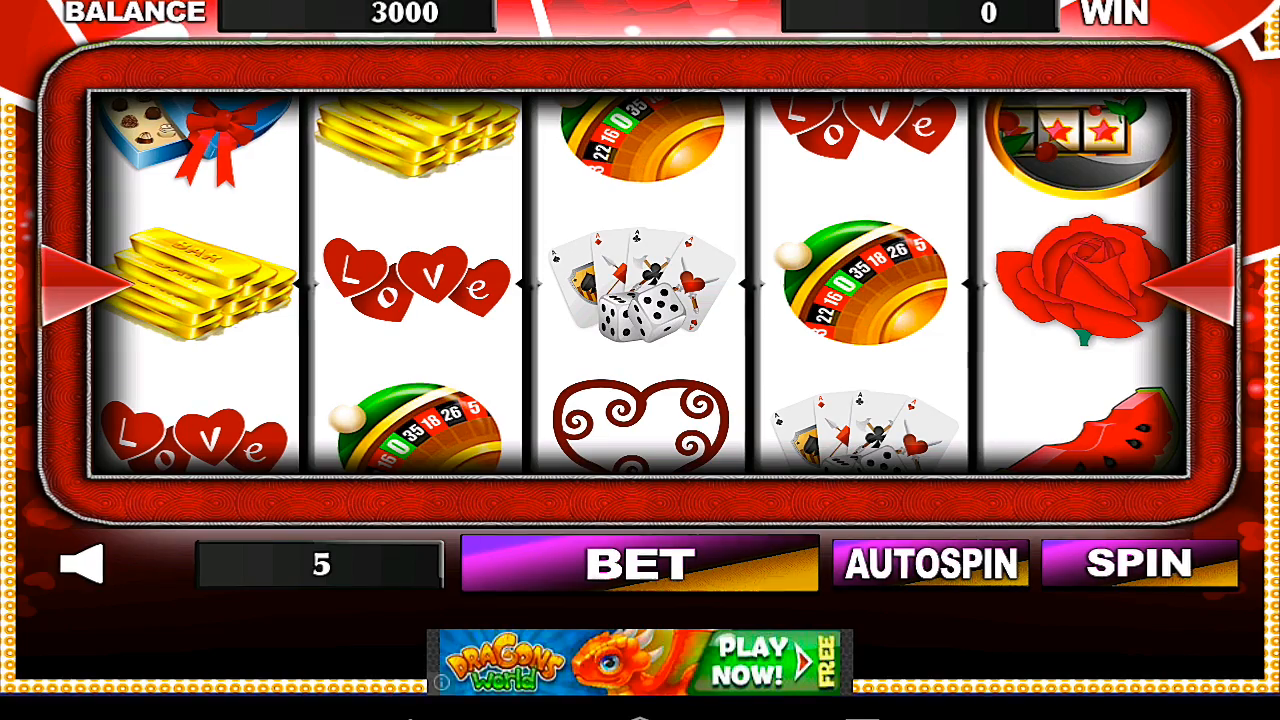Click the roulette wheel symbol on the middle reel
Screen dimensions: 1280x720
[640, 140]
